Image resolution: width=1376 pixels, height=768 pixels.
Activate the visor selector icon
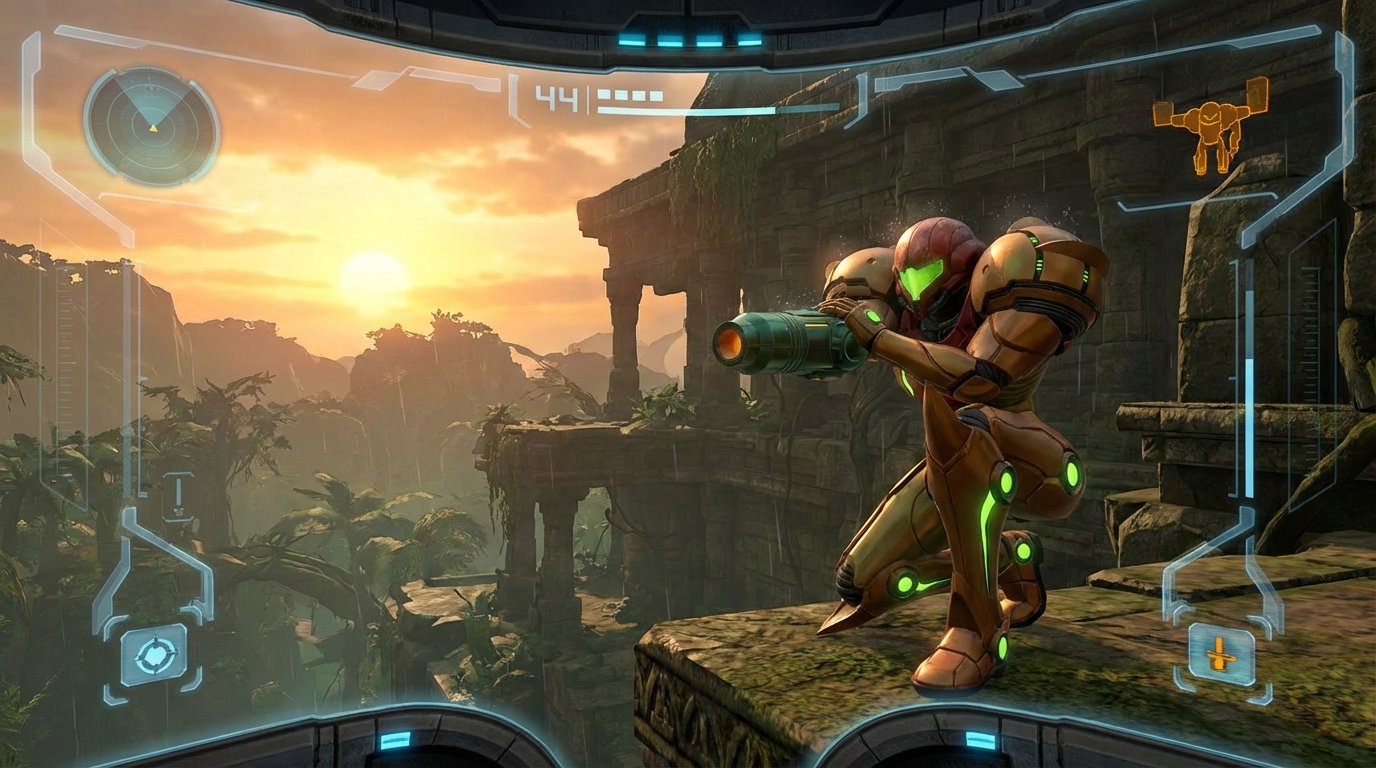pyautogui.click(x=154, y=656)
